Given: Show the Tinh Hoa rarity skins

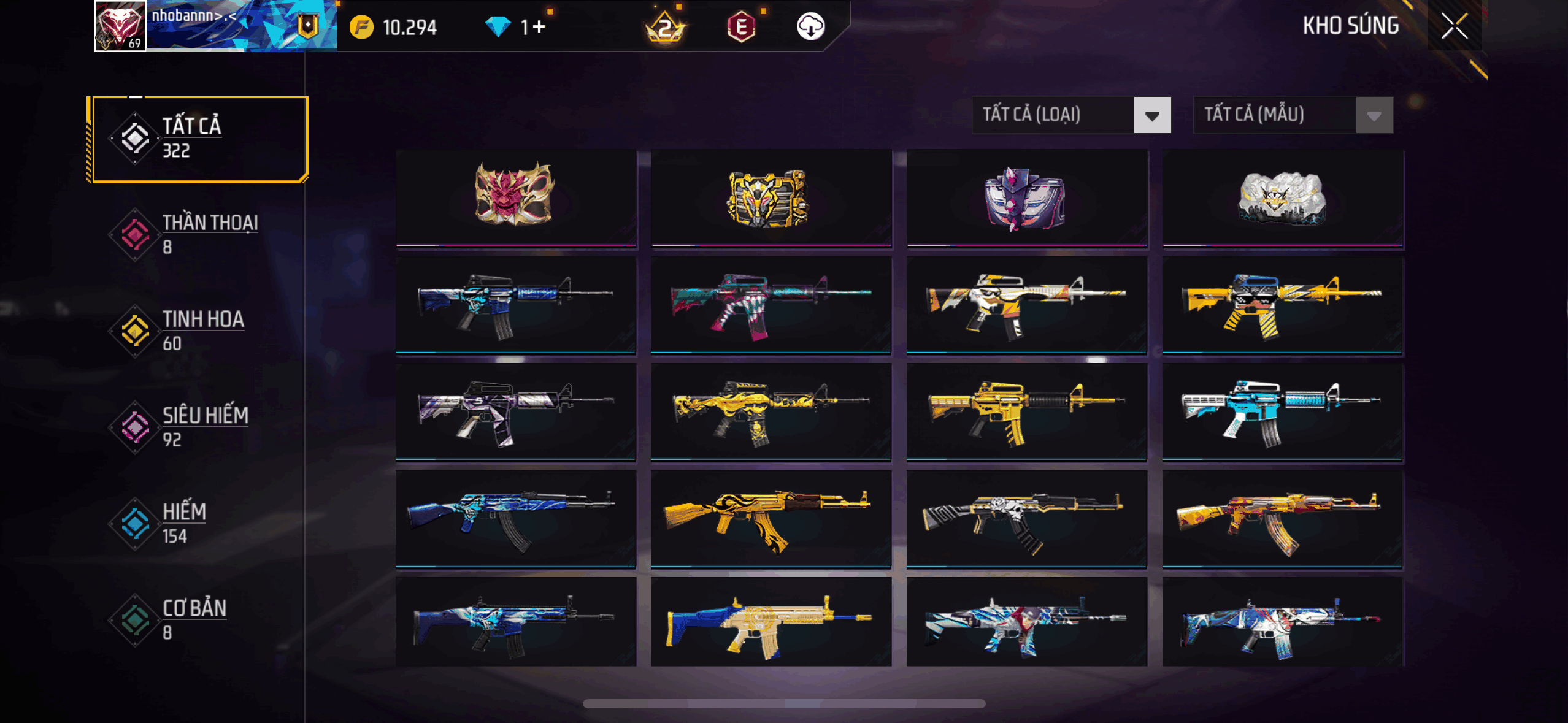Looking at the screenshot, I should (198, 331).
